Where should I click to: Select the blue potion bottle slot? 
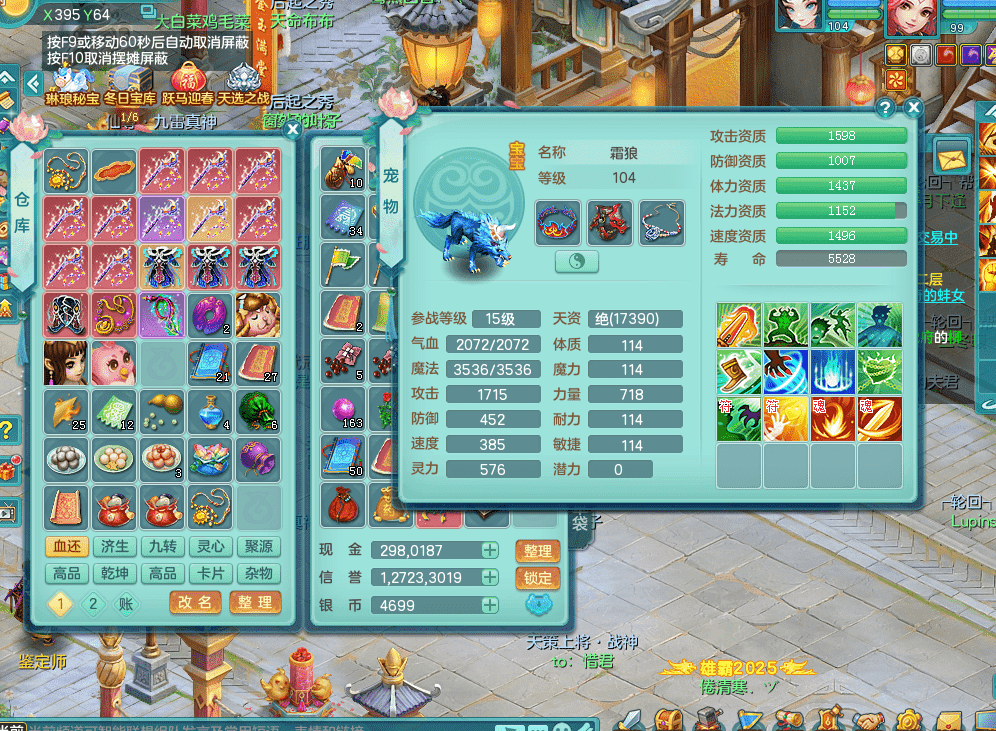[210, 410]
